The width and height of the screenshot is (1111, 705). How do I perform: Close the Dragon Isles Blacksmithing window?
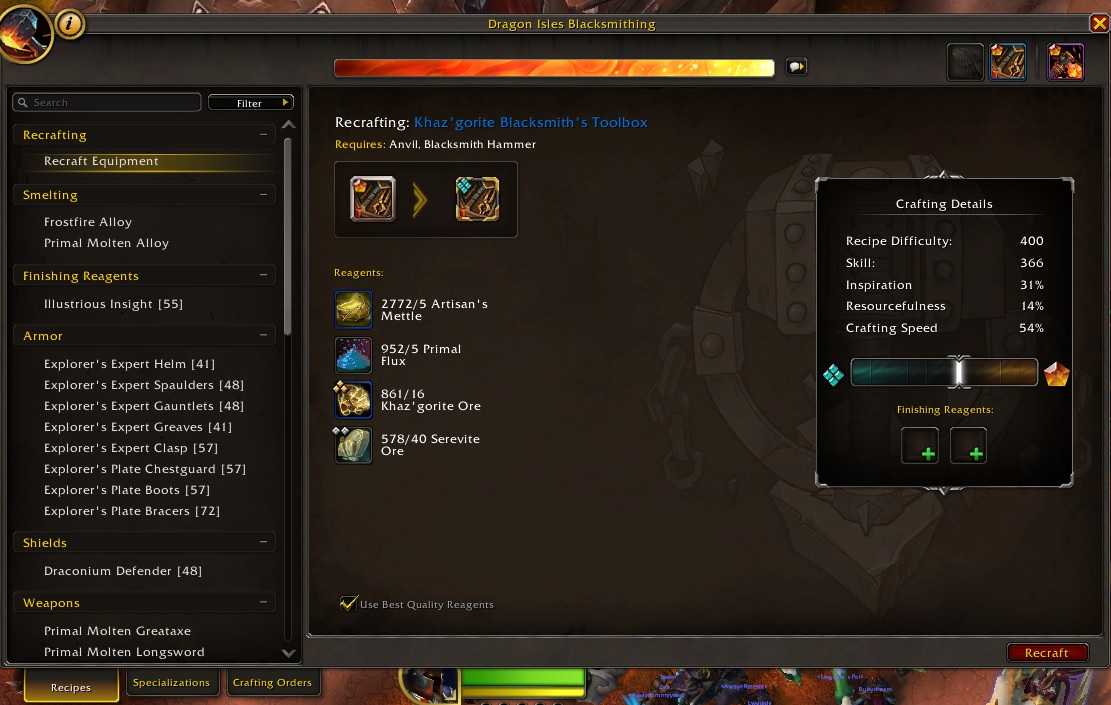(x=1098, y=24)
